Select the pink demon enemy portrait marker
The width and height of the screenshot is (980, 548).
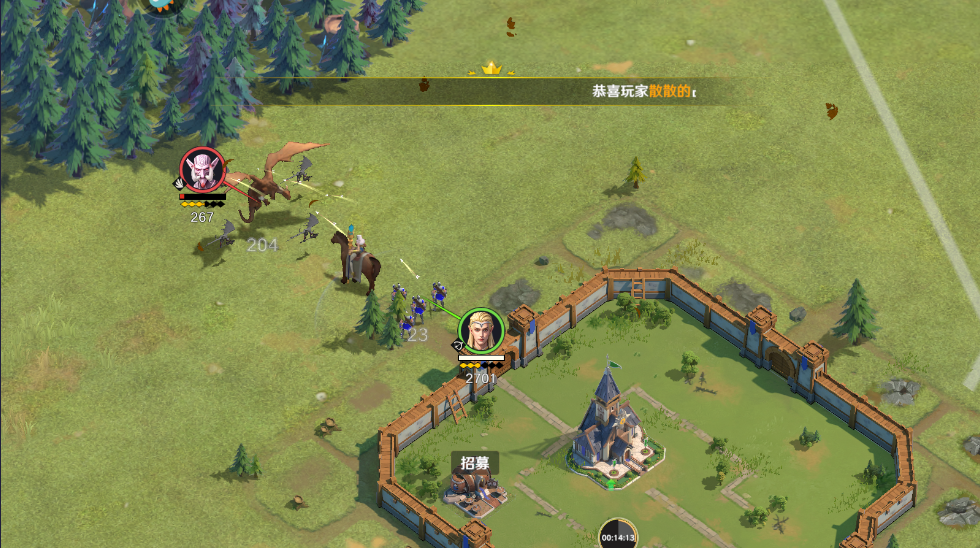[x=202, y=170]
